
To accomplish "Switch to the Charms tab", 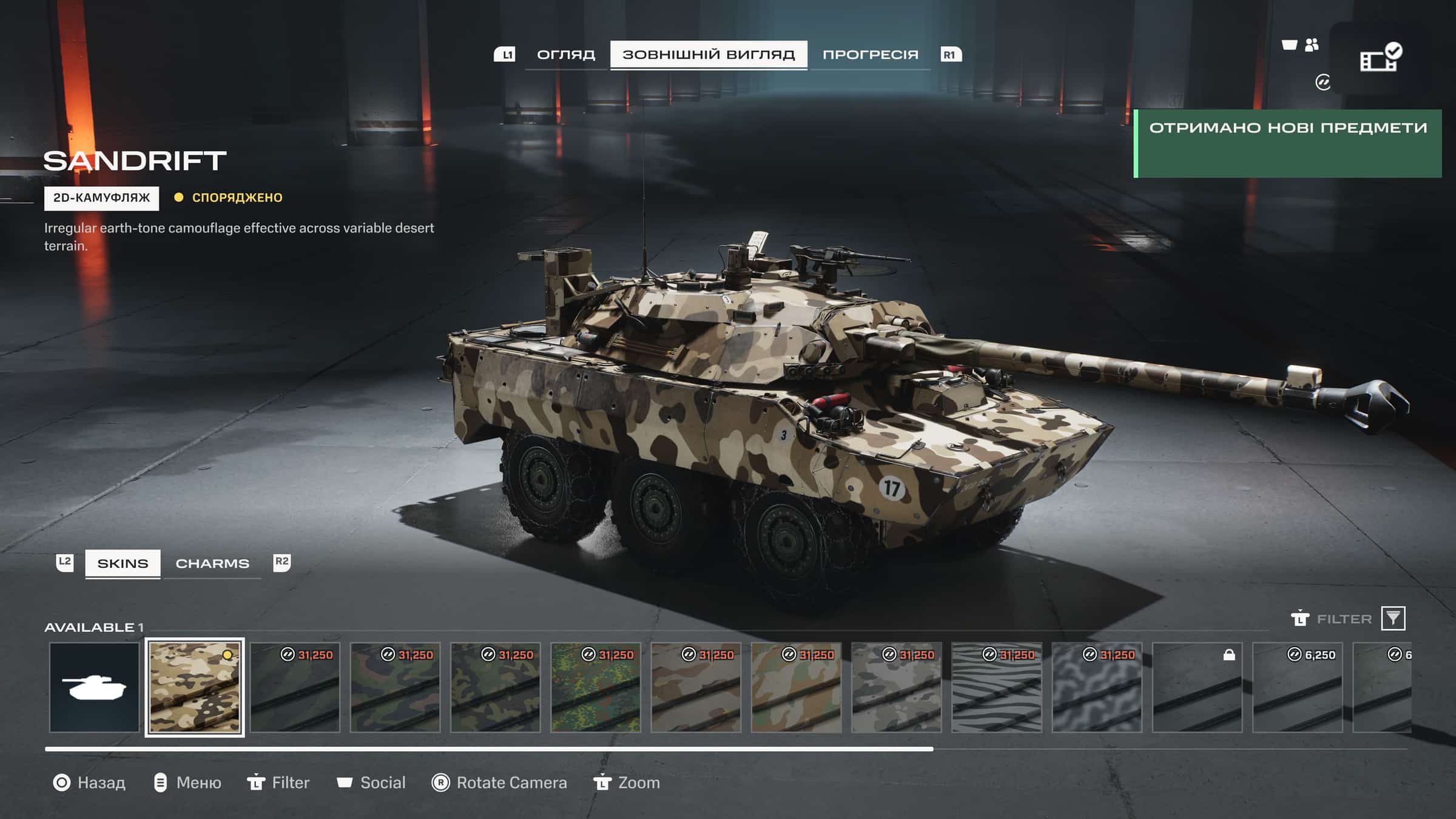I will (212, 564).
